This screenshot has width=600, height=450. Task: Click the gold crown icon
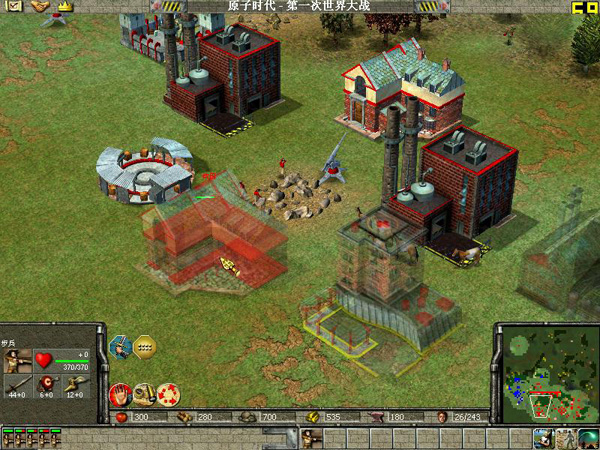65,7
